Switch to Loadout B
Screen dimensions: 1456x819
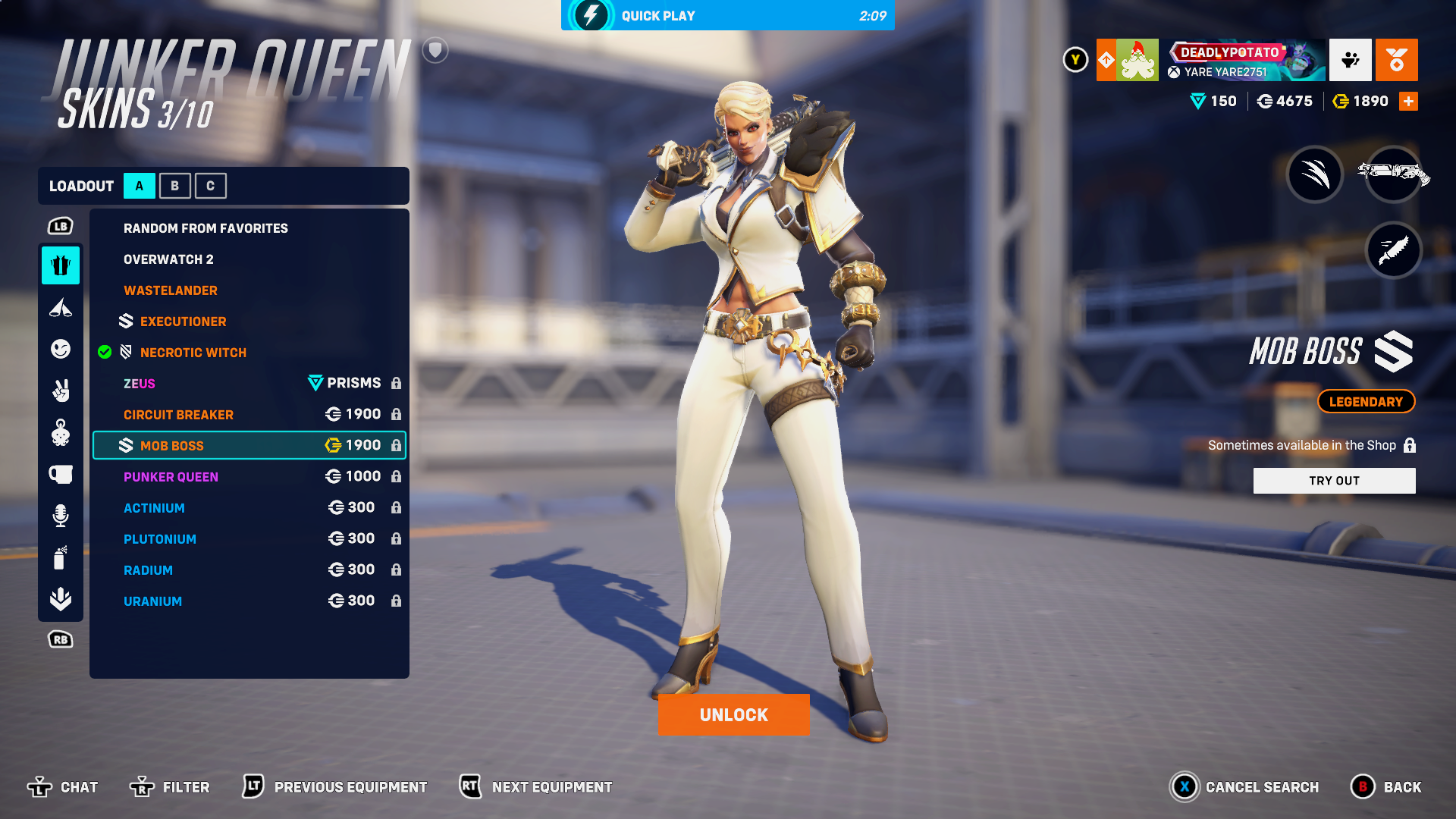174,185
